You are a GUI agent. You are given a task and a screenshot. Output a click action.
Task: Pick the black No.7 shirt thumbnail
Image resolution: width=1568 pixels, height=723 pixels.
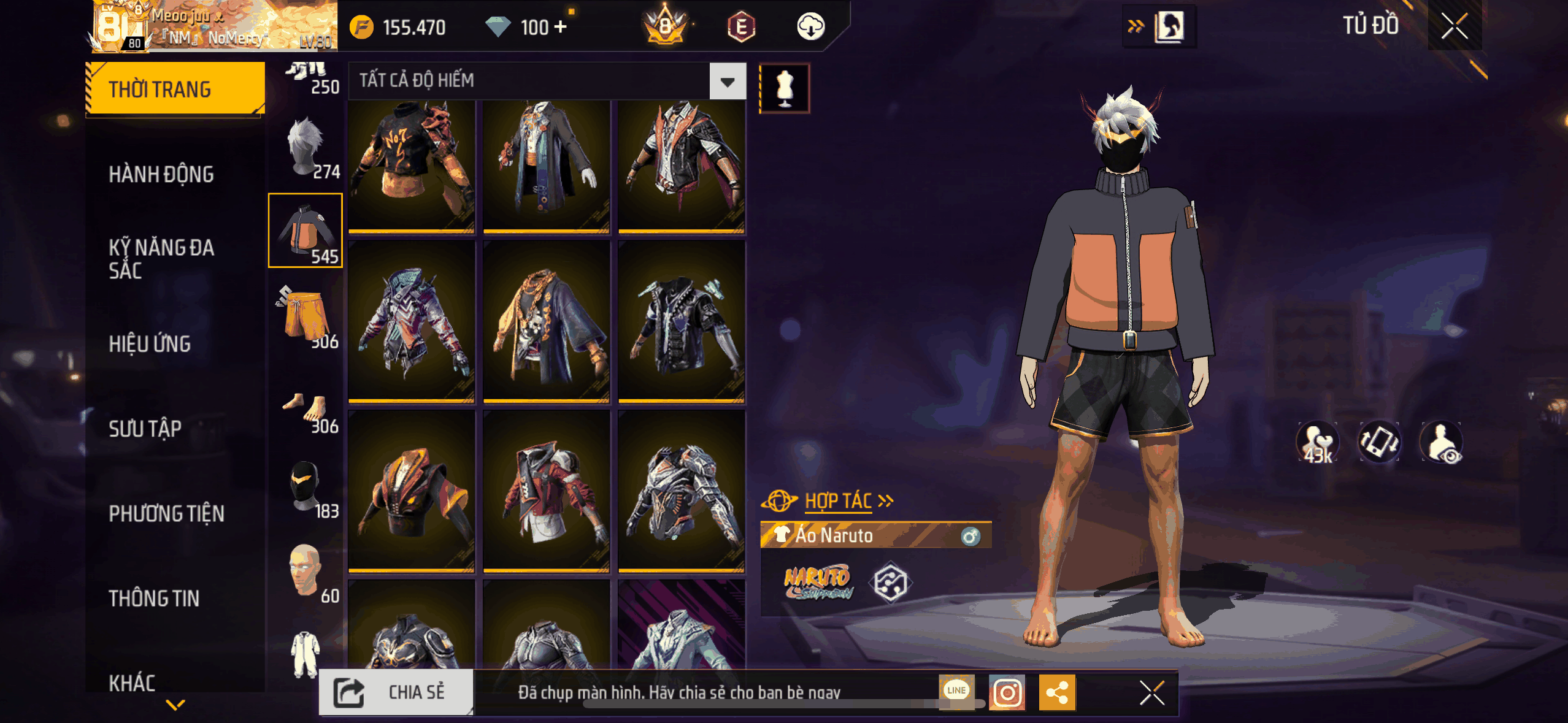(x=412, y=166)
